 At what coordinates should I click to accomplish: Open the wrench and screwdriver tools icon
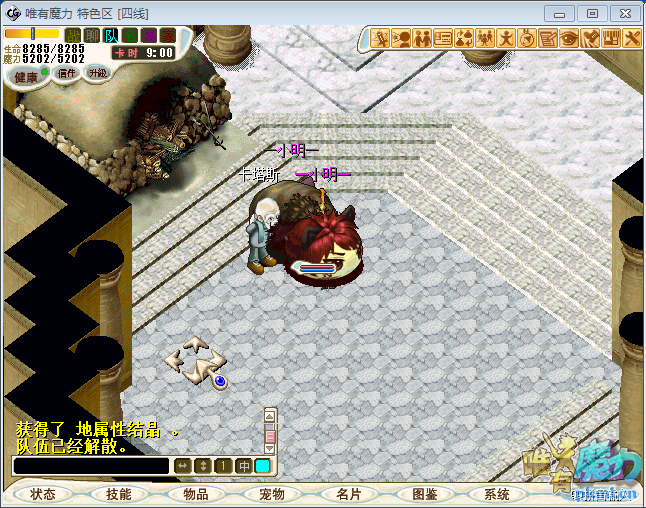(x=632, y=39)
